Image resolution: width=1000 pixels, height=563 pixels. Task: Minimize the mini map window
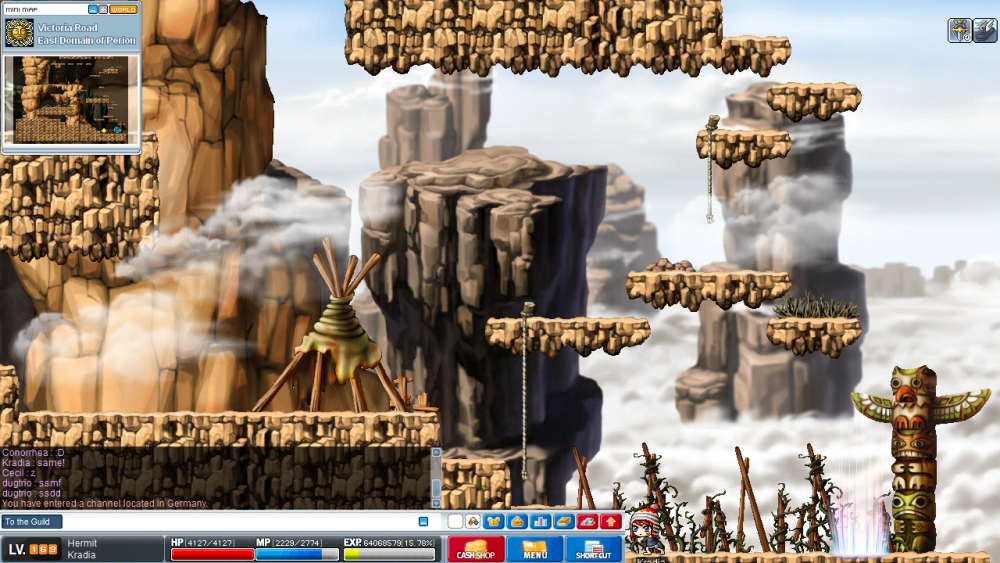point(93,9)
